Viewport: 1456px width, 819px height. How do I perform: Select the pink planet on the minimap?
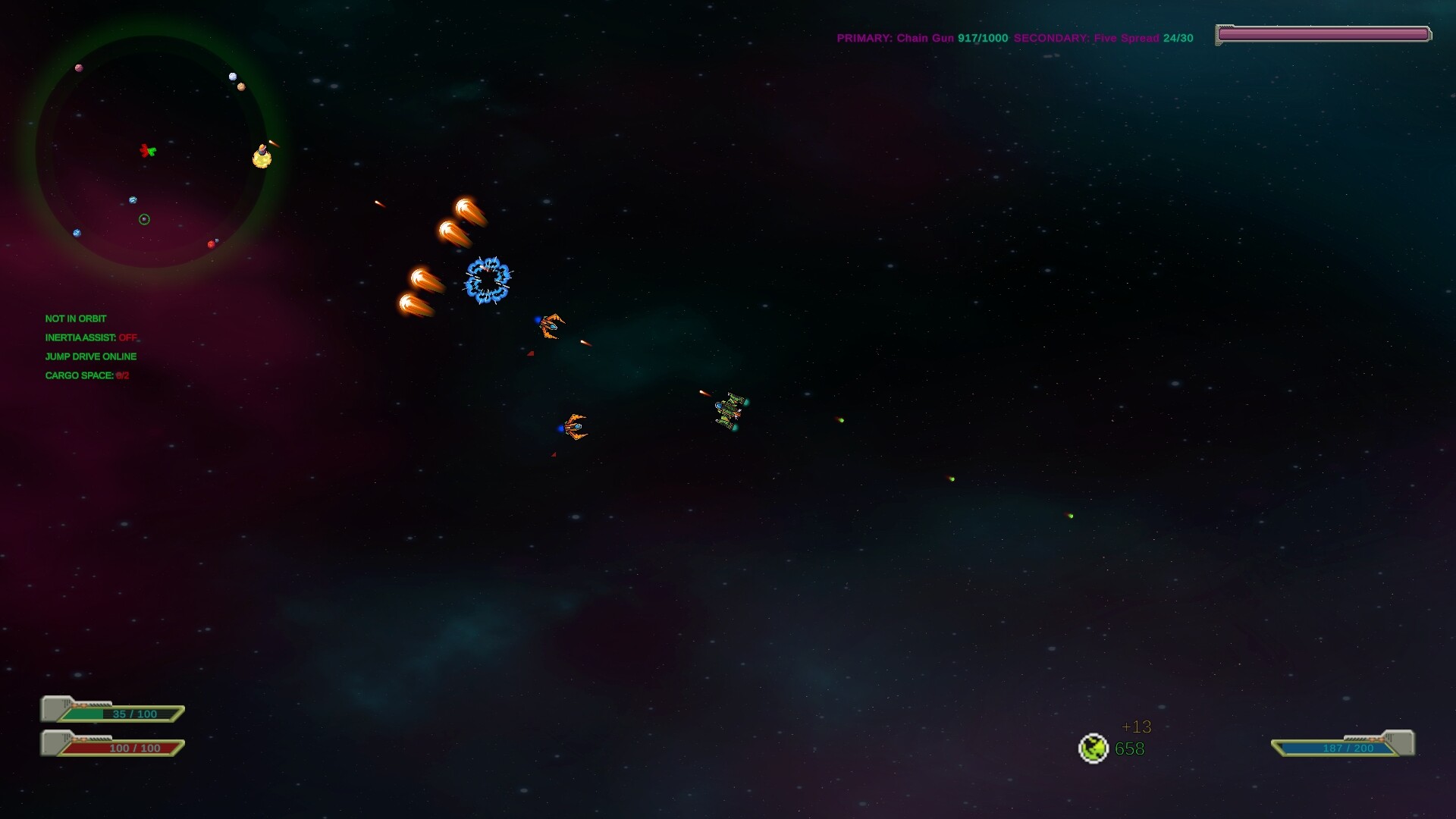(79, 67)
